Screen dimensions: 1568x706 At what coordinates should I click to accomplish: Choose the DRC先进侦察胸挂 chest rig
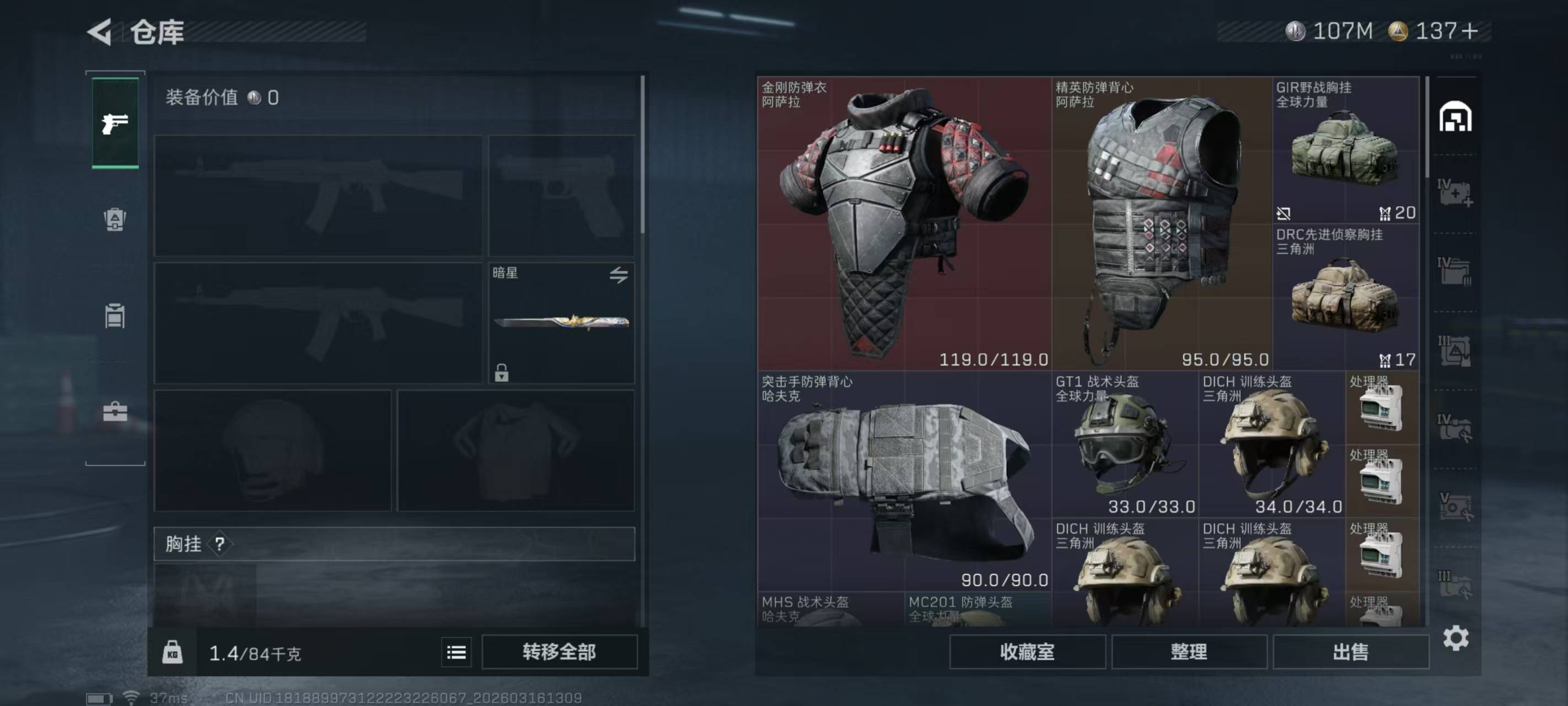point(1346,297)
